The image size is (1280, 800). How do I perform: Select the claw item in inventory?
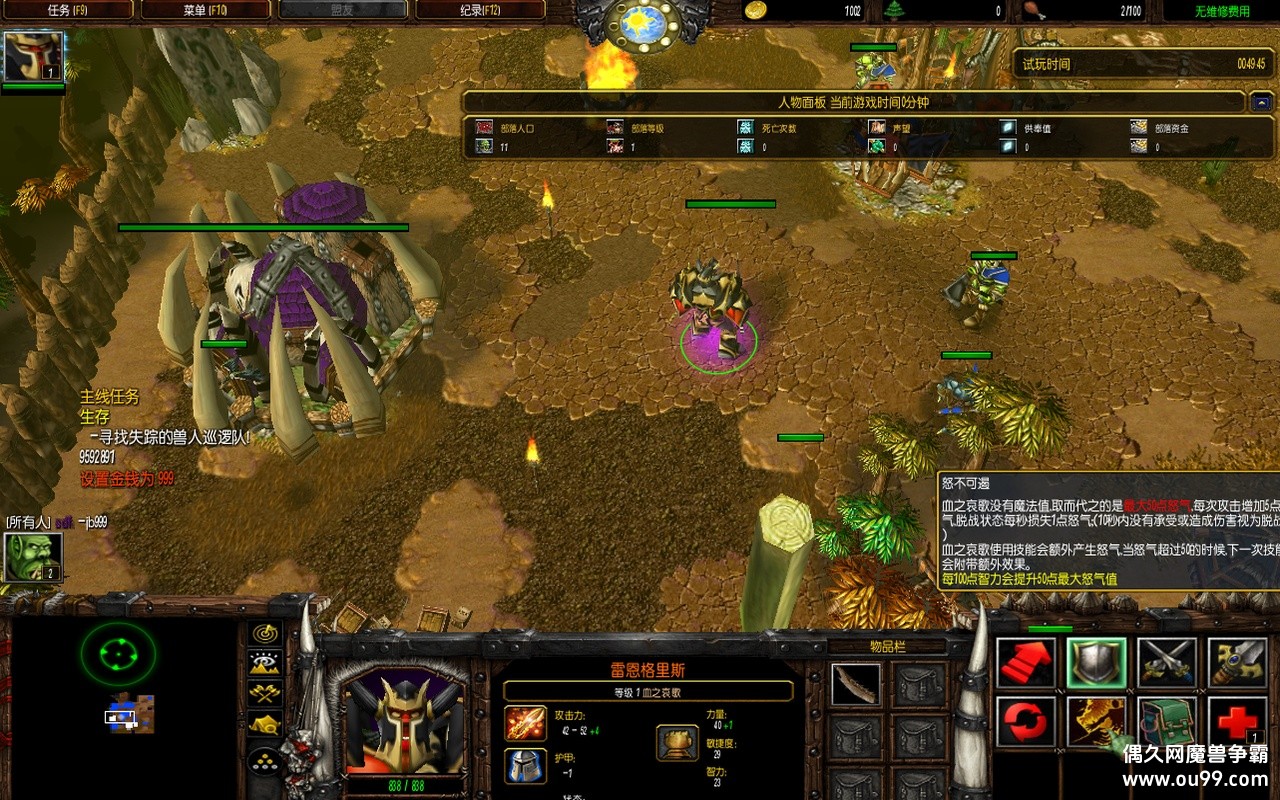point(856,685)
